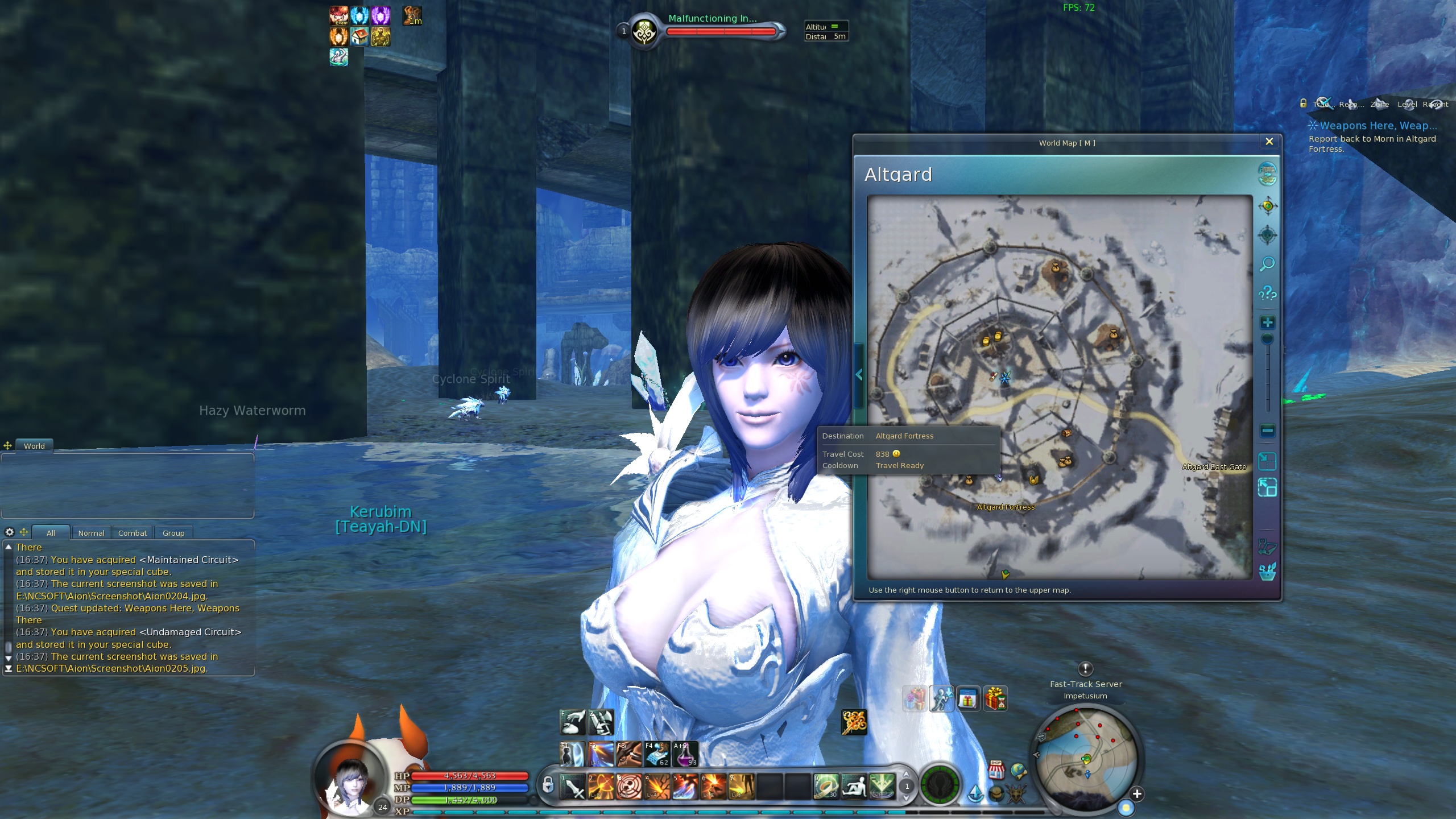The width and height of the screenshot is (1456, 819).
Task: Open the world map magnifying glass search
Action: 1267,264
